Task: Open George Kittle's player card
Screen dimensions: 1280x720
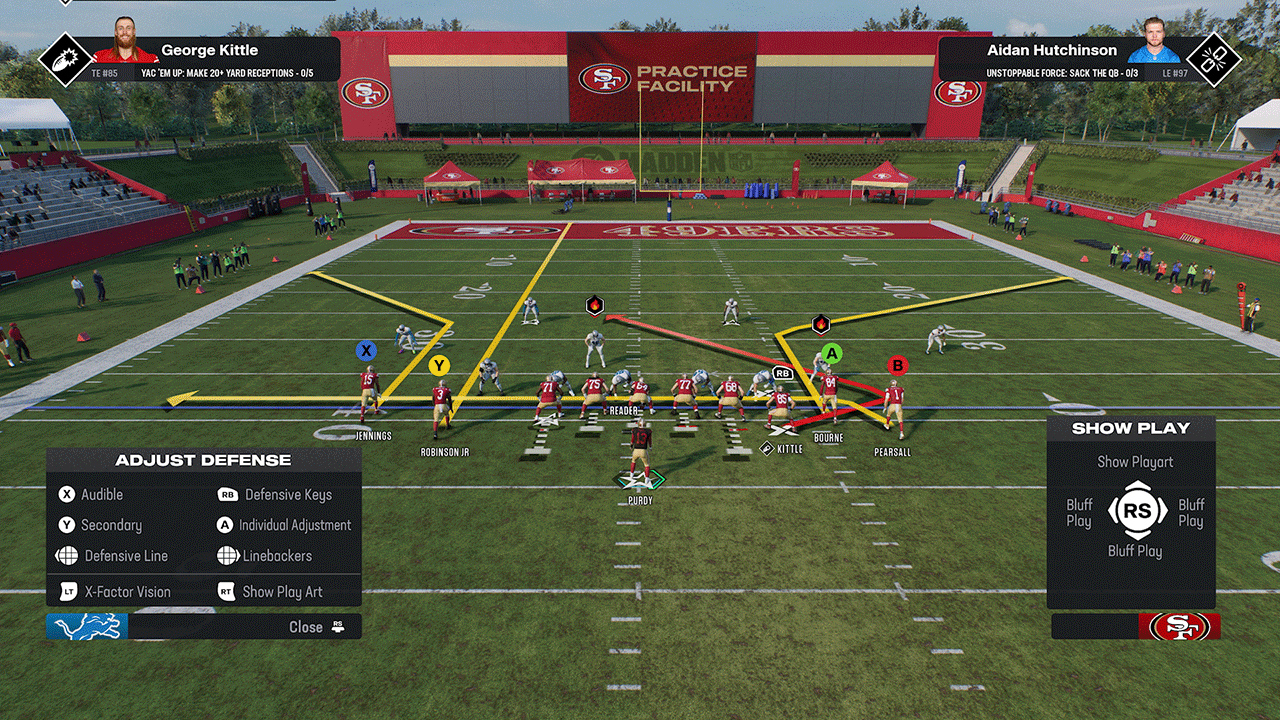Action: click(x=209, y=50)
